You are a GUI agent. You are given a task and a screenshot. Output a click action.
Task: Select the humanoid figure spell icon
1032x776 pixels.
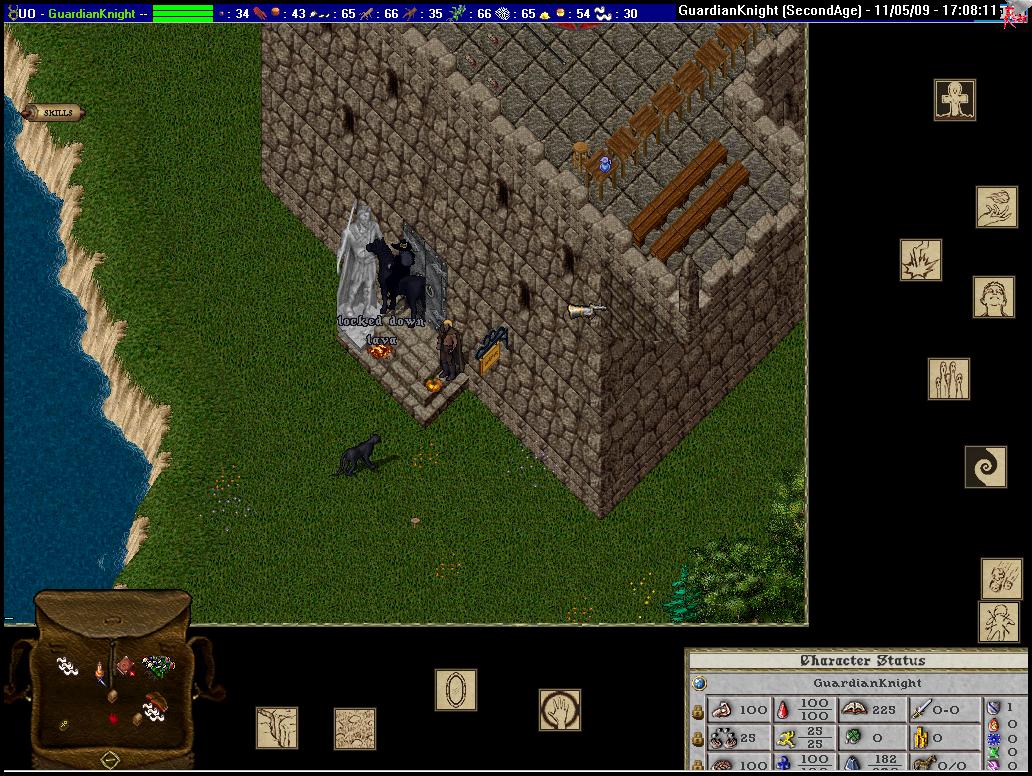coord(998,622)
